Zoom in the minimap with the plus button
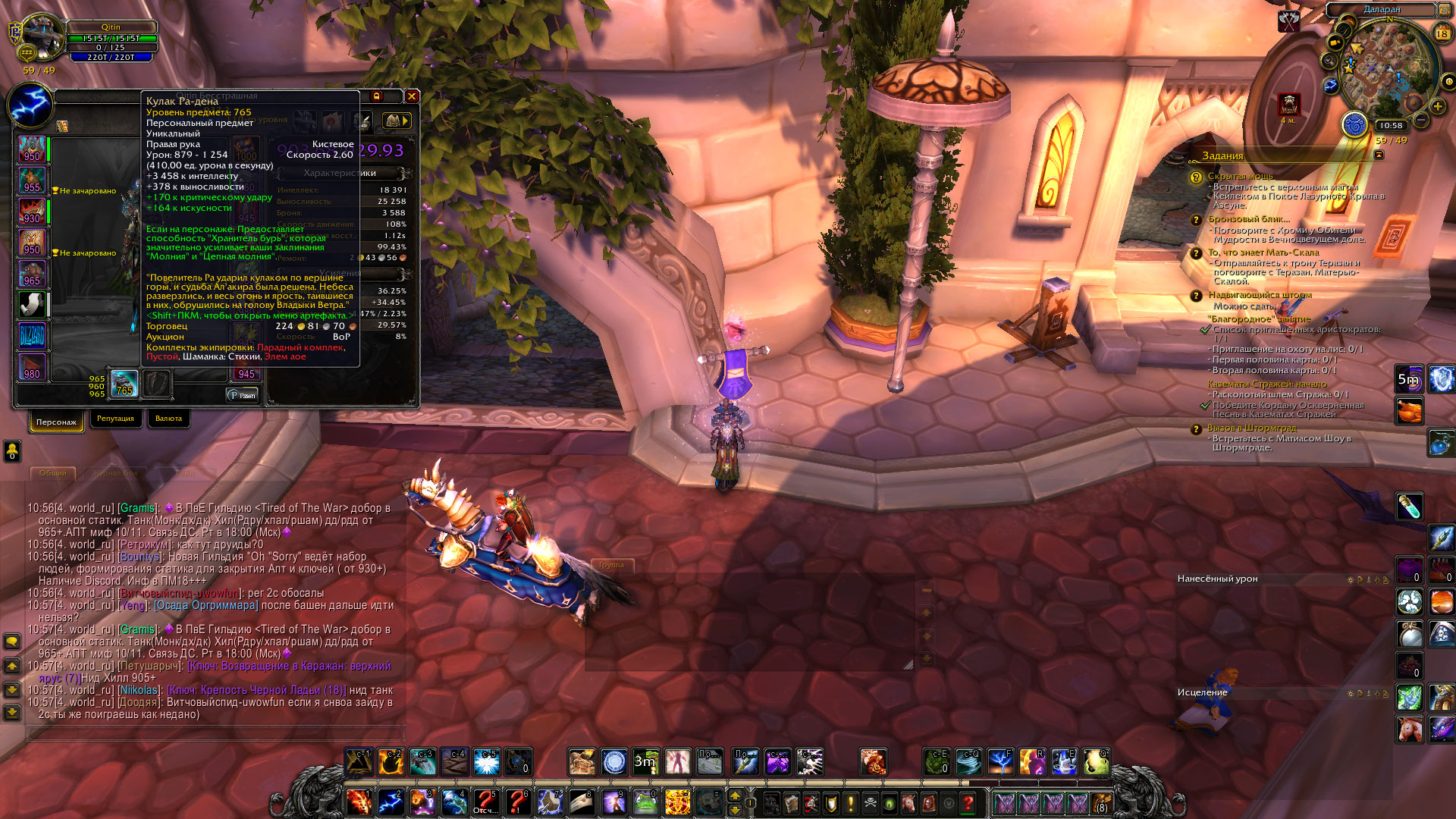Screen dimensions: 1456x819 [1437, 107]
